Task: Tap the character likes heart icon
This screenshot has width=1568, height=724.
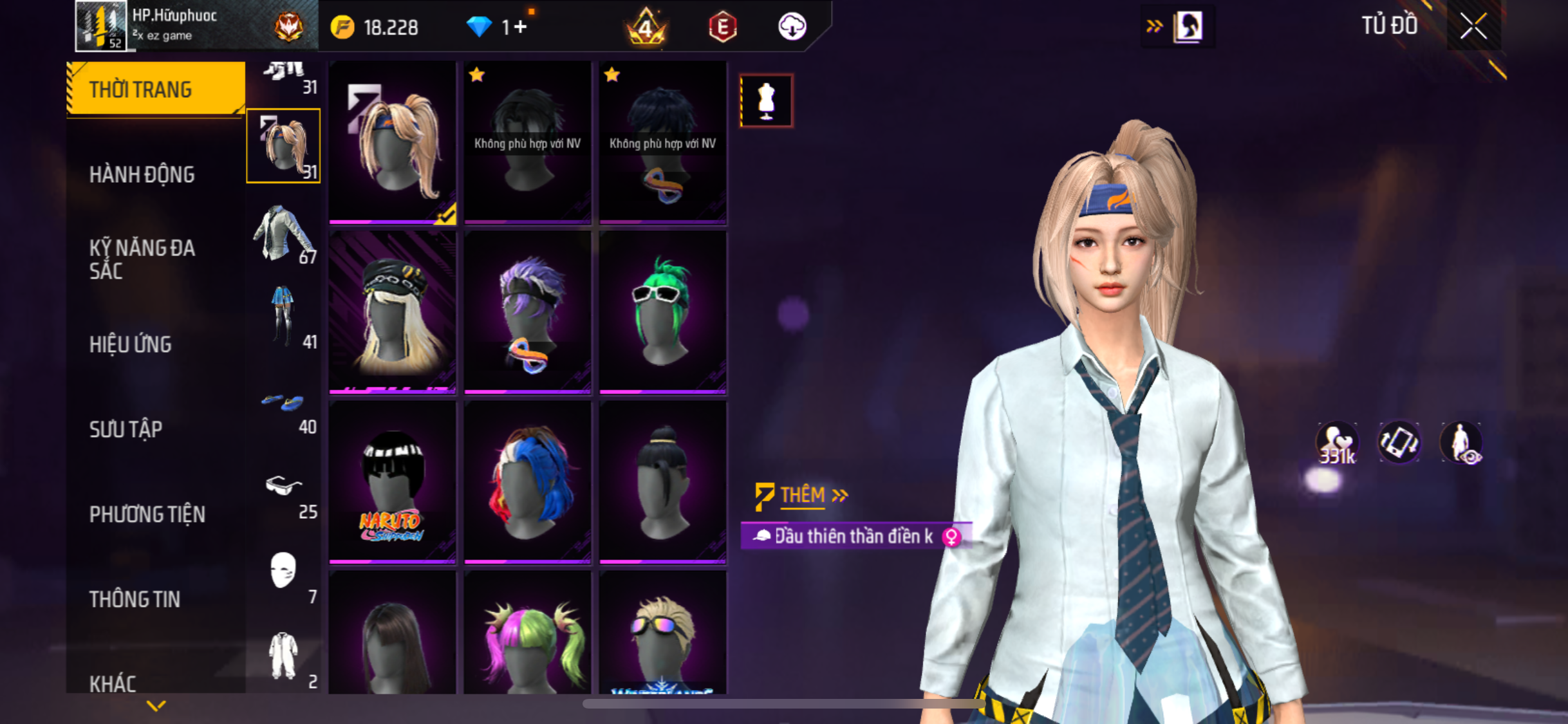Action: [1337, 443]
